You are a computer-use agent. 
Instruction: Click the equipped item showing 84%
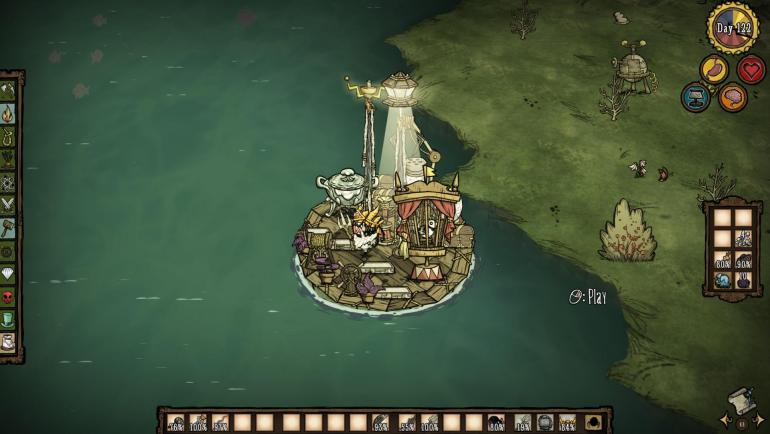click(568, 422)
